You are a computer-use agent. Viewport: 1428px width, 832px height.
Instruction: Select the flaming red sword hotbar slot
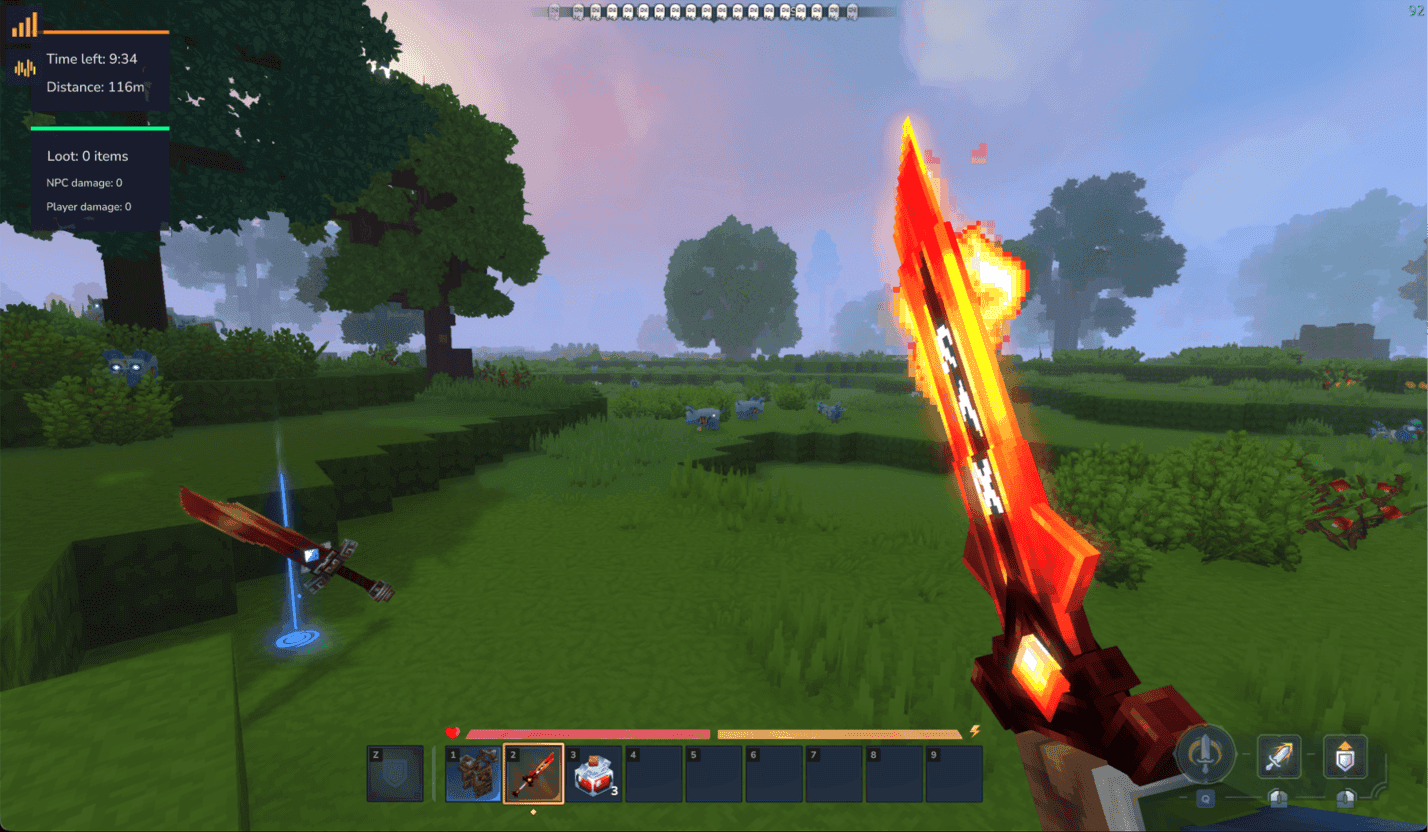(533, 774)
